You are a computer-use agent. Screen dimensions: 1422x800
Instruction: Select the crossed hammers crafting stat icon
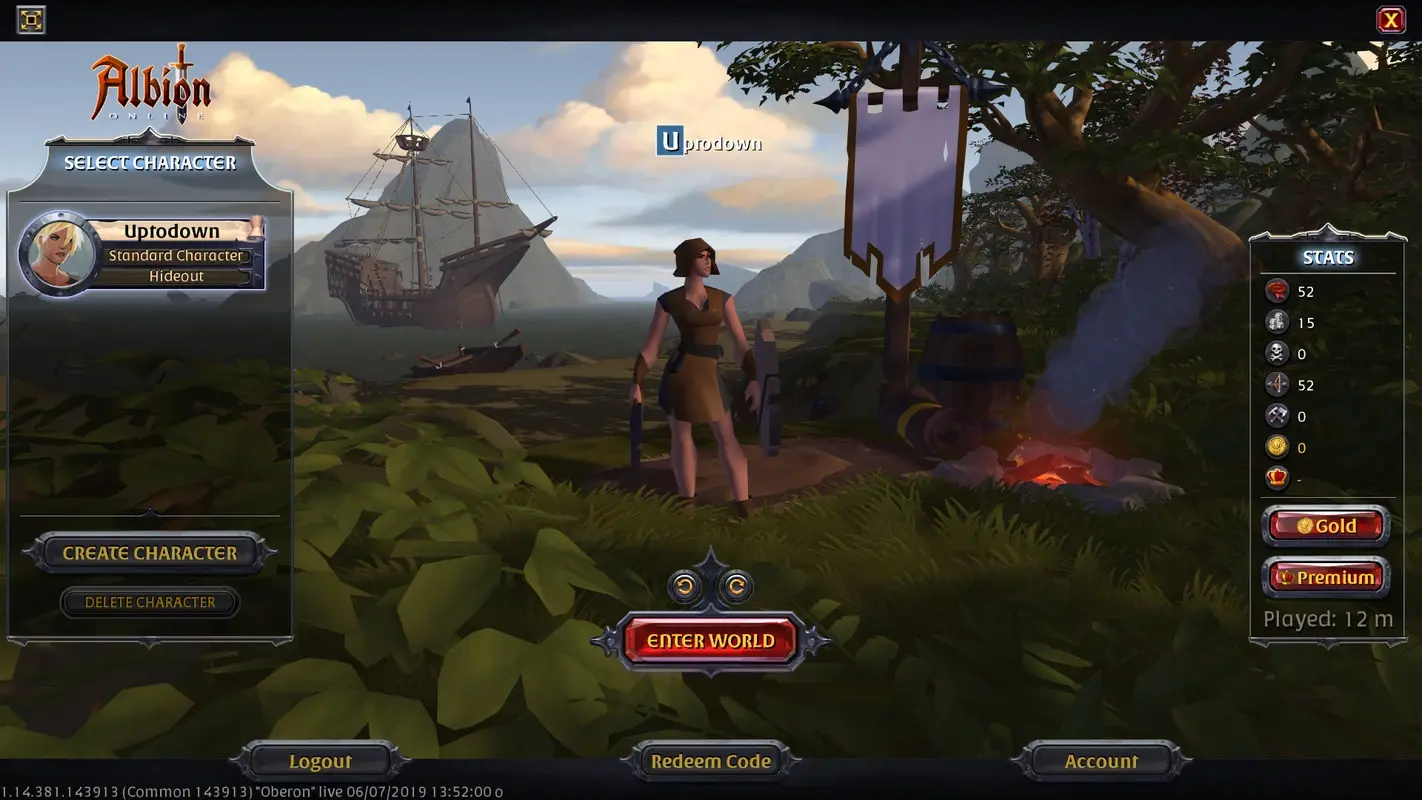(x=1278, y=416)
